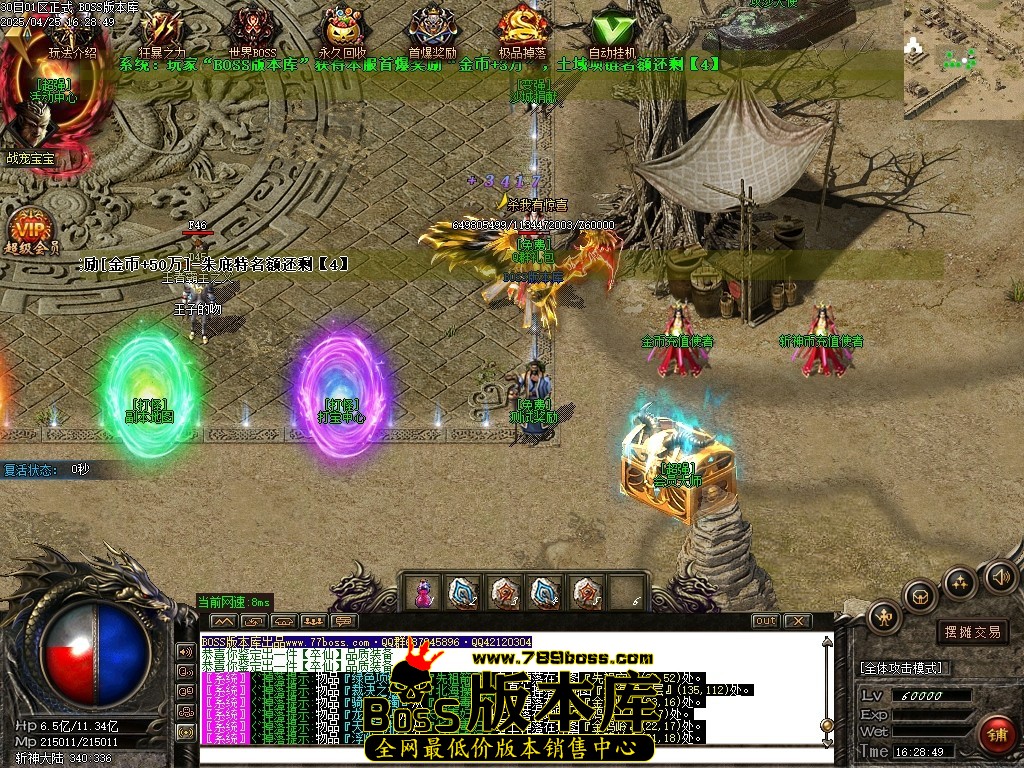
Task: Open the 战宠宝宝 battle pet portrait
Action: (32, 130)
